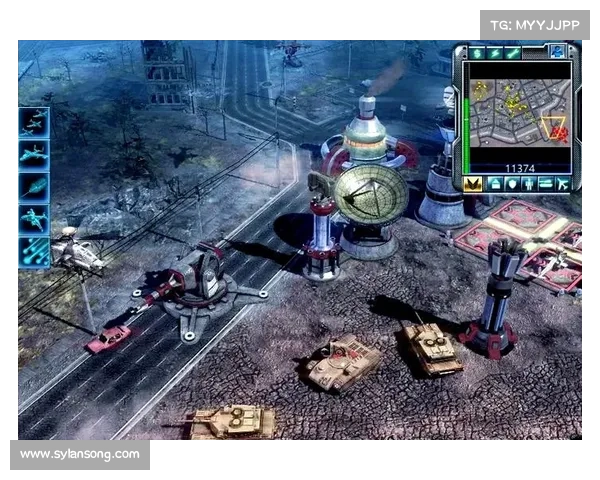600x480 pixels.
Task: Activate the dropship aircraft support power
Action: [x=33, y=219]
